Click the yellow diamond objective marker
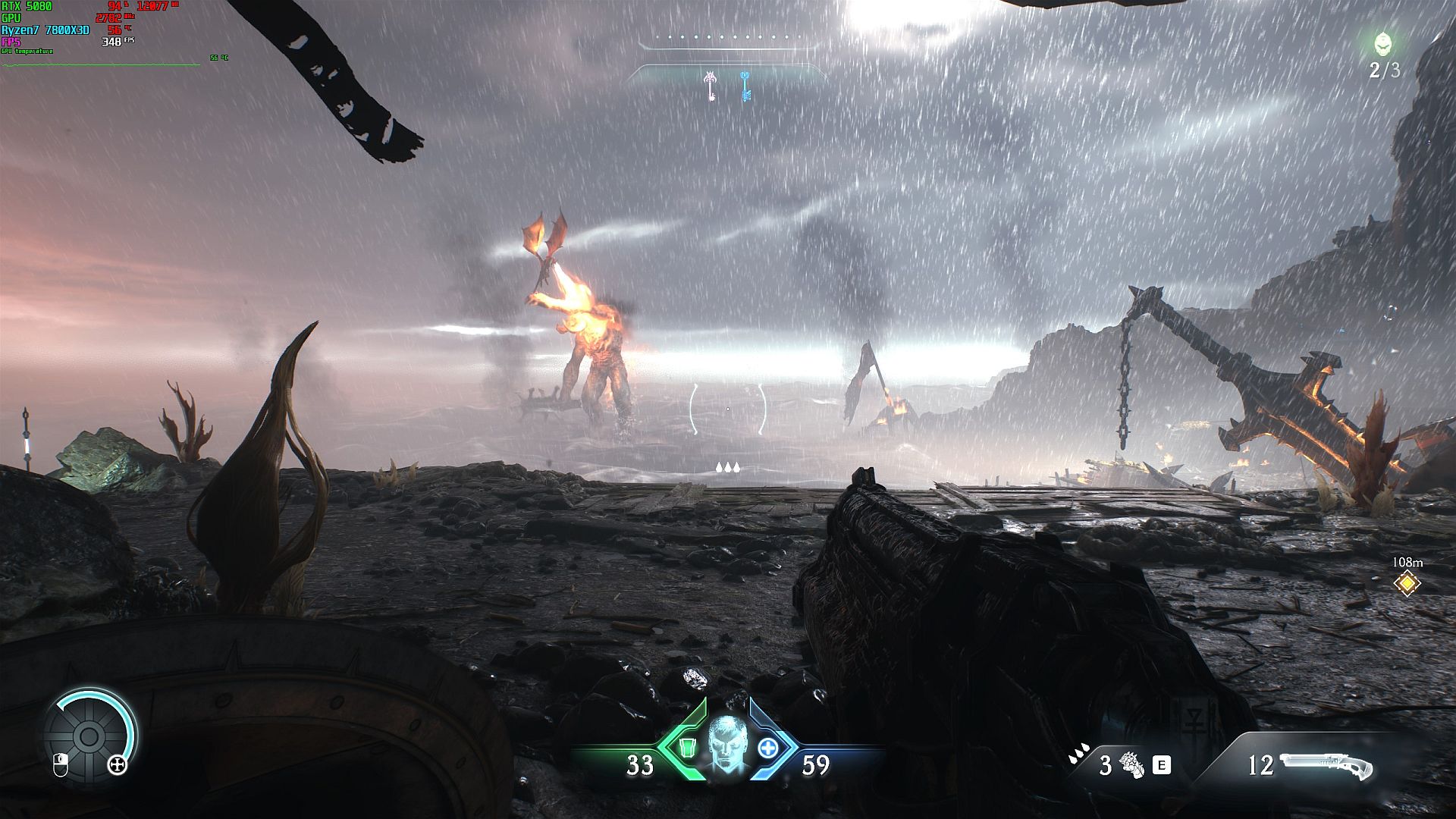1456x819 pixels. (x=1407, y=583)
